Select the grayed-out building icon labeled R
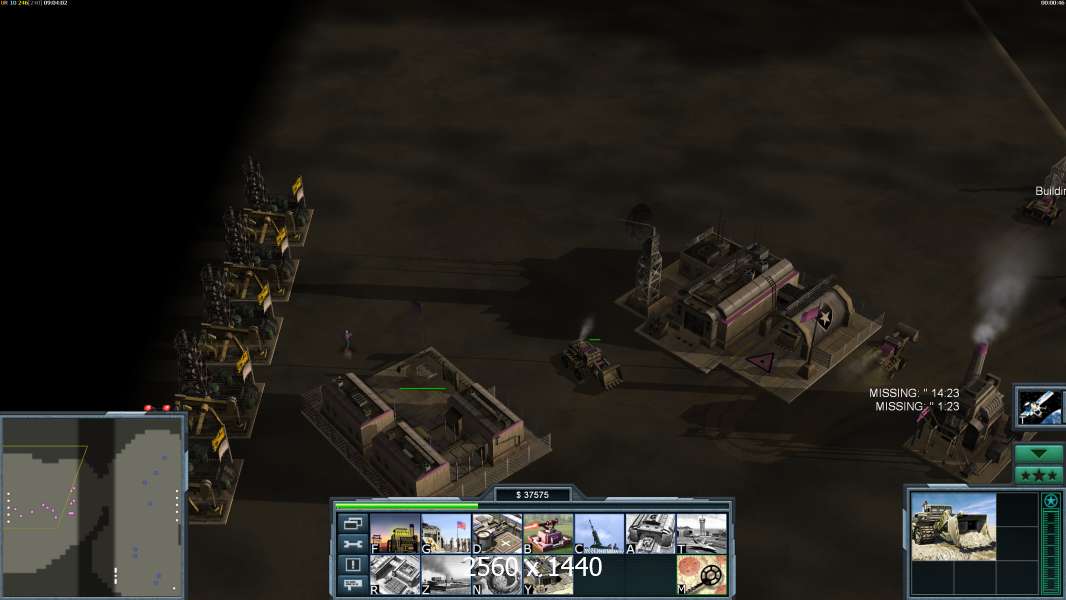This screenshot has width=1066, height=600. point(395,575)
